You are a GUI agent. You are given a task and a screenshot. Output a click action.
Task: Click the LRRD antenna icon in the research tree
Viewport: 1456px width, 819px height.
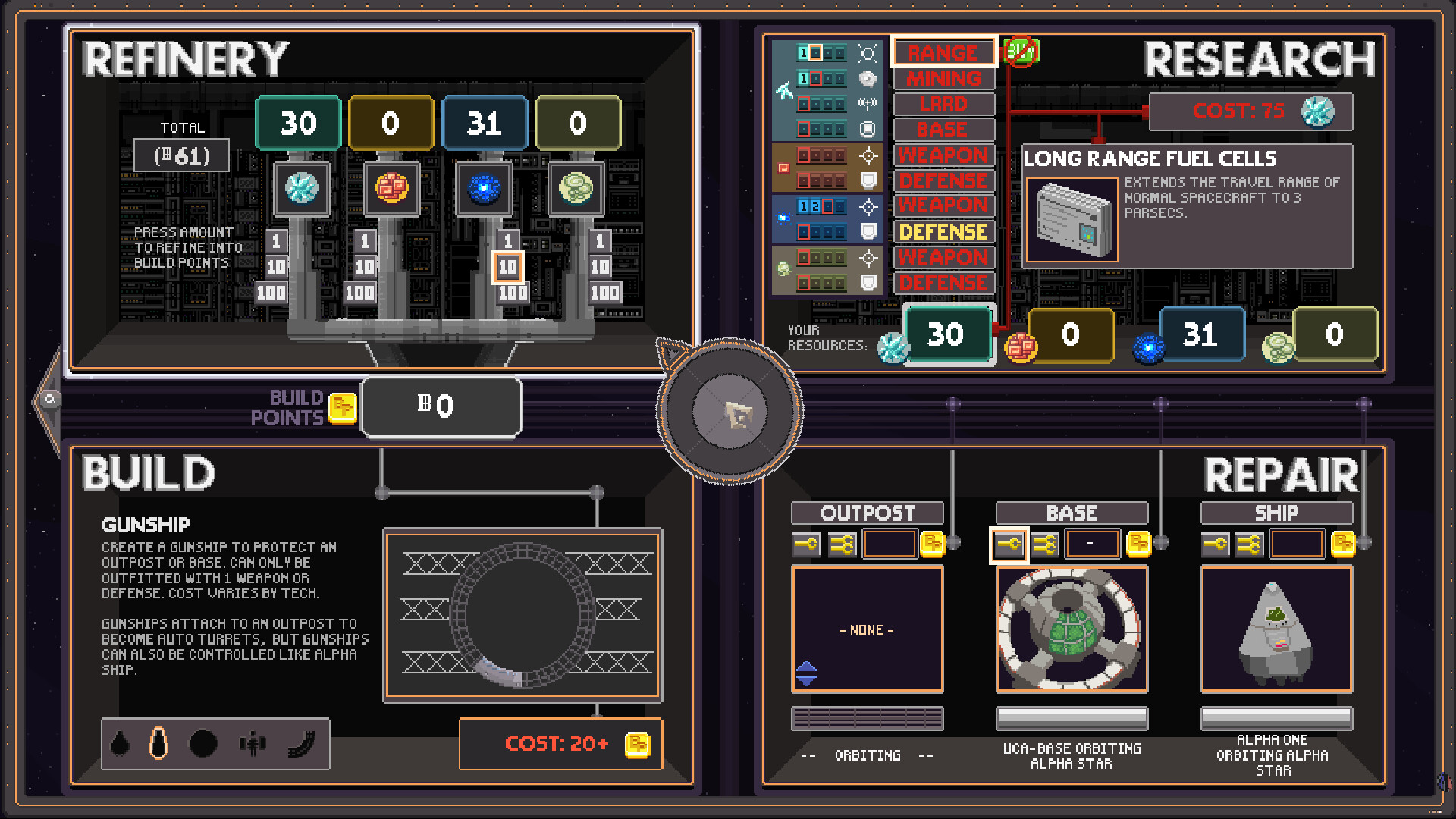point(868,104)
